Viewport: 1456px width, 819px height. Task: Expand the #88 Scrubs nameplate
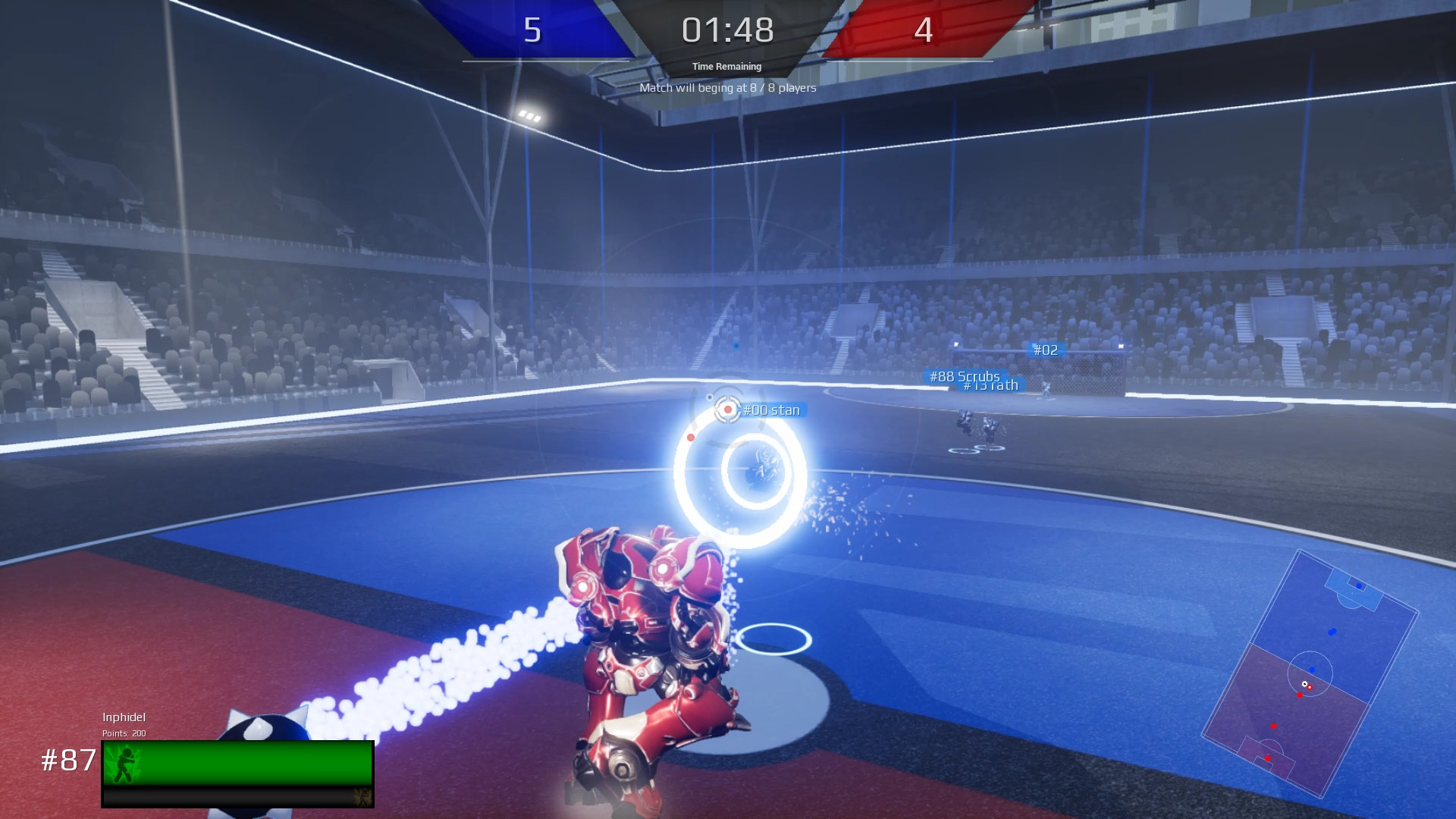[x=965, y=375]
